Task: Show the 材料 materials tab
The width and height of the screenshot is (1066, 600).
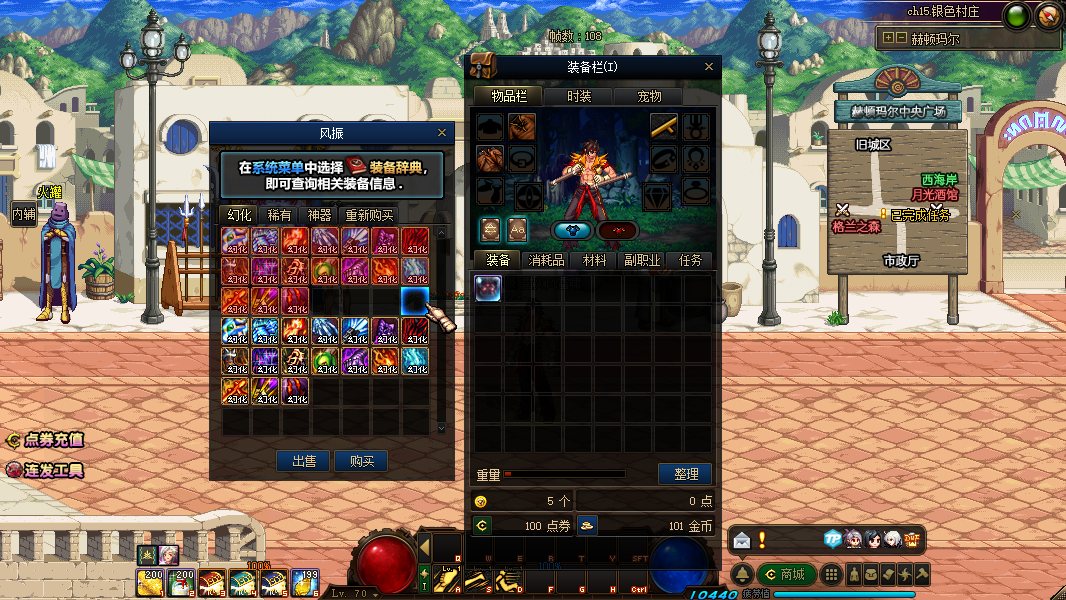Action: (x=595, y=260)
